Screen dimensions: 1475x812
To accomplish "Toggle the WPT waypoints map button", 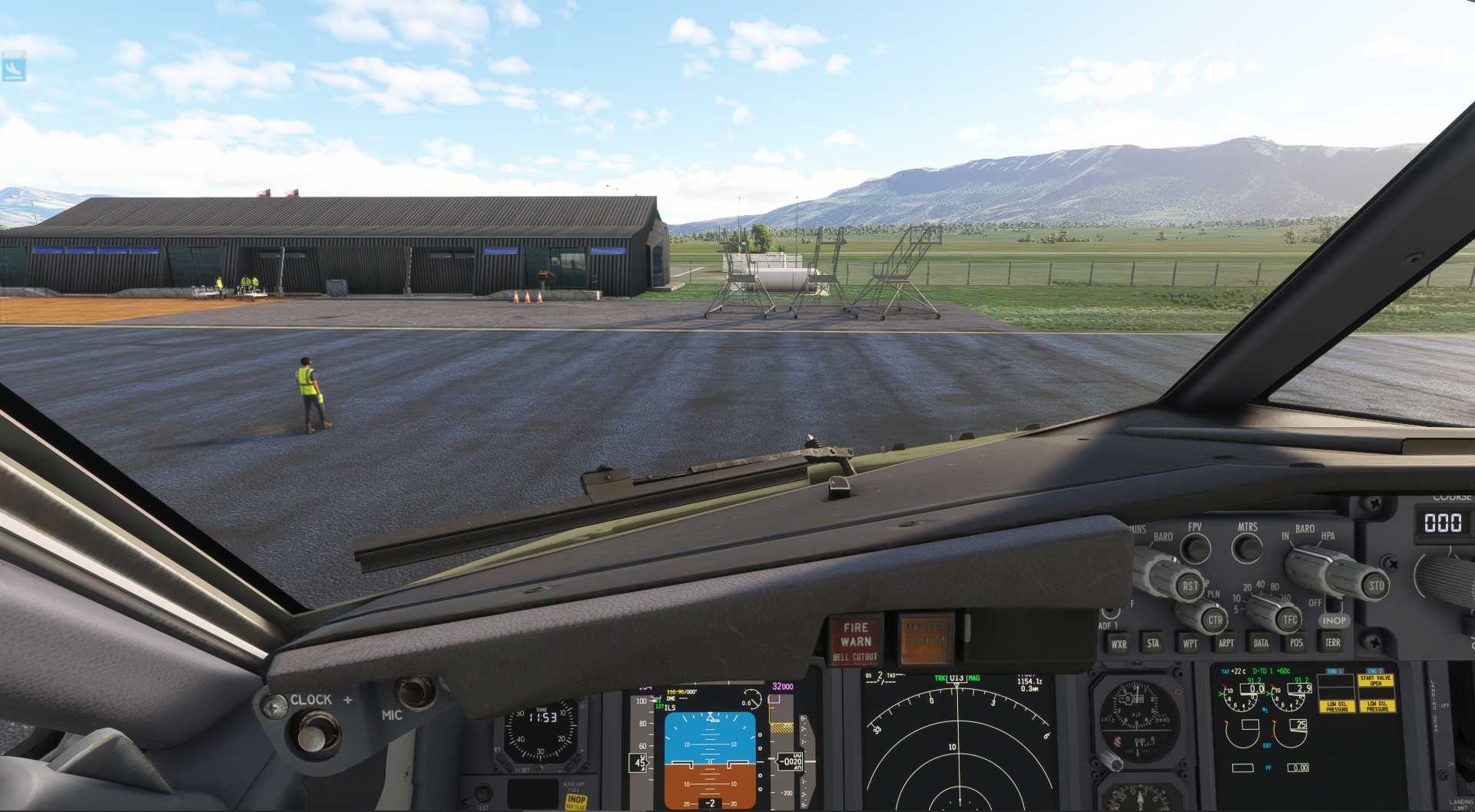I will pyautogui.click(x=1190, y=644).
